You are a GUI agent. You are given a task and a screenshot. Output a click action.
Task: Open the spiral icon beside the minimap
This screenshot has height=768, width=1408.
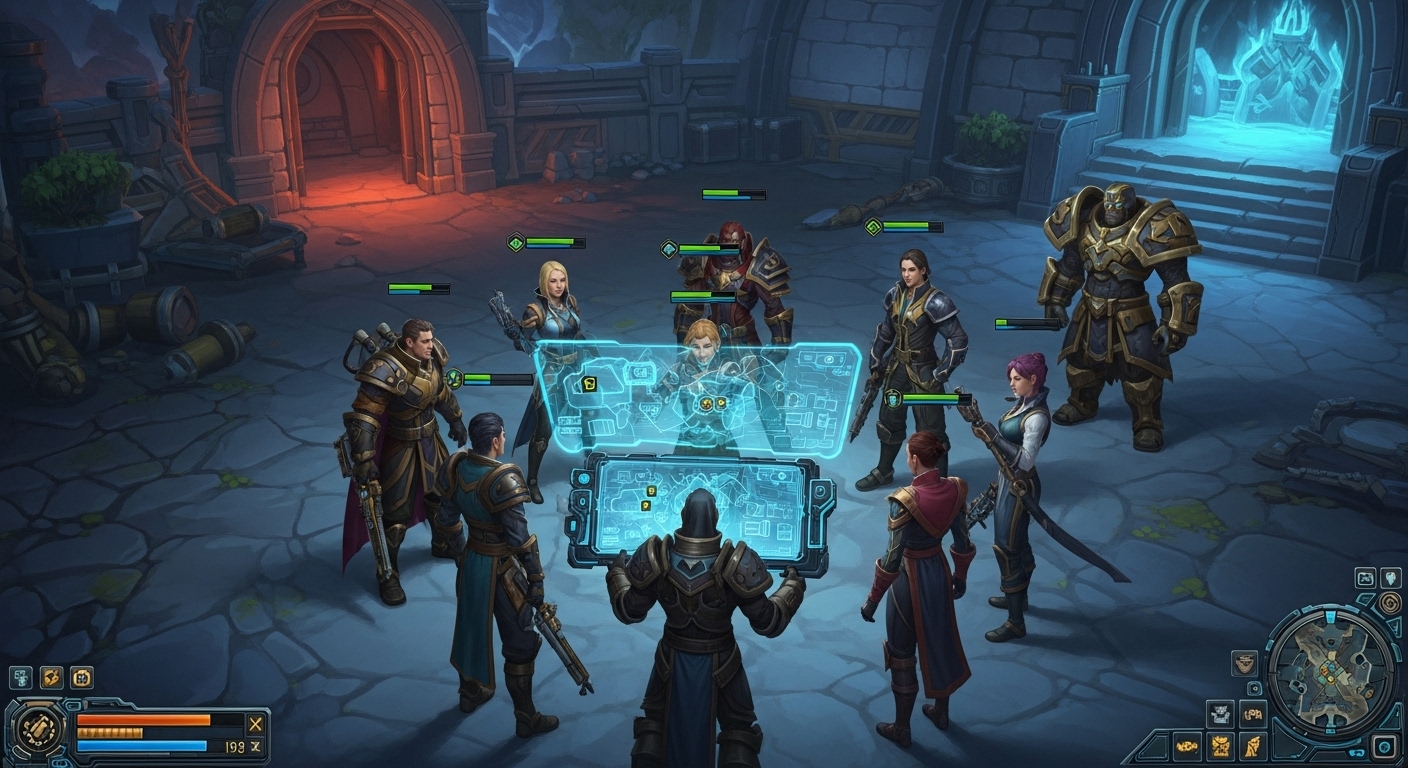click(1389, 602)
